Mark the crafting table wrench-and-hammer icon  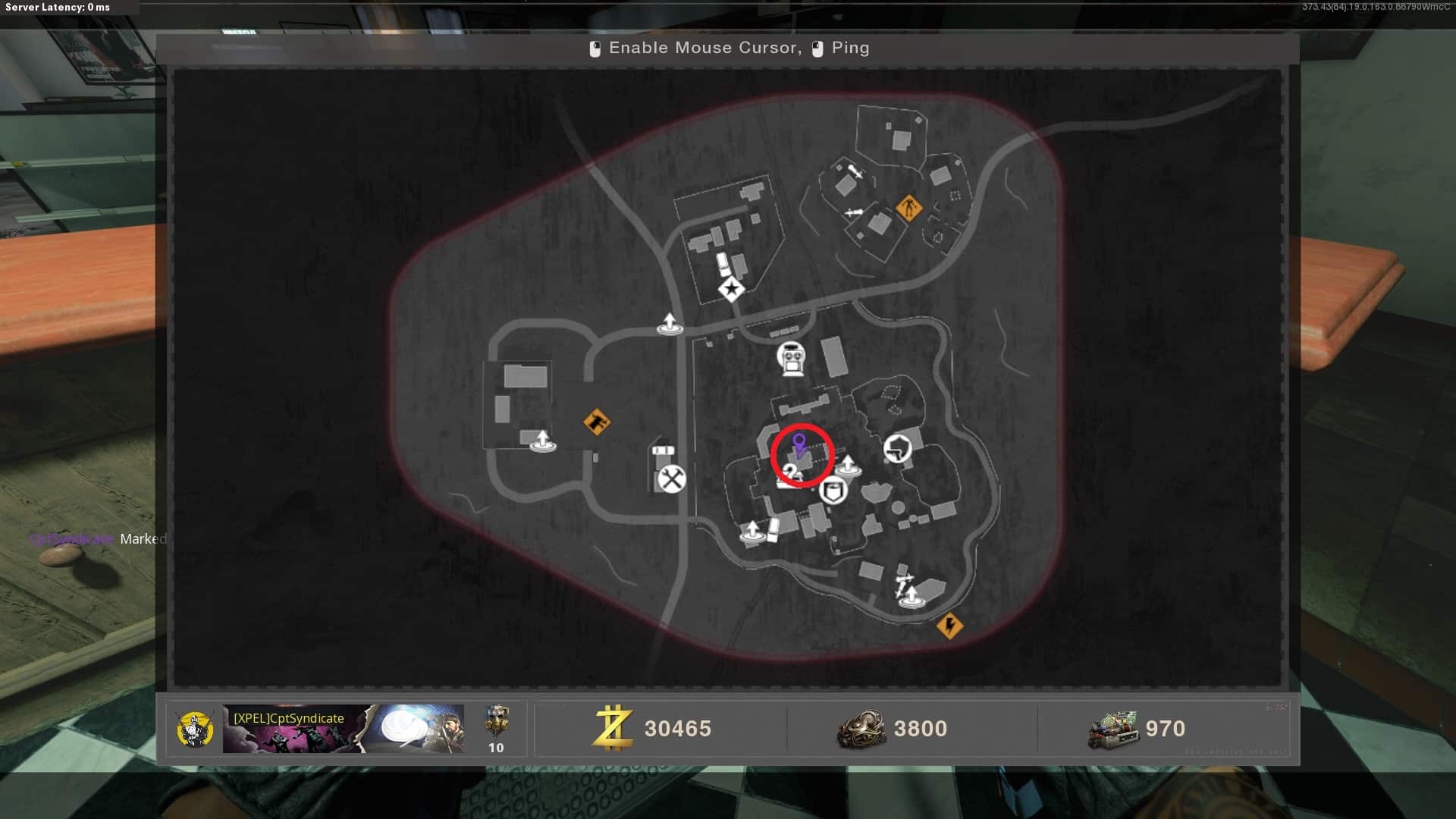[671, 479]
